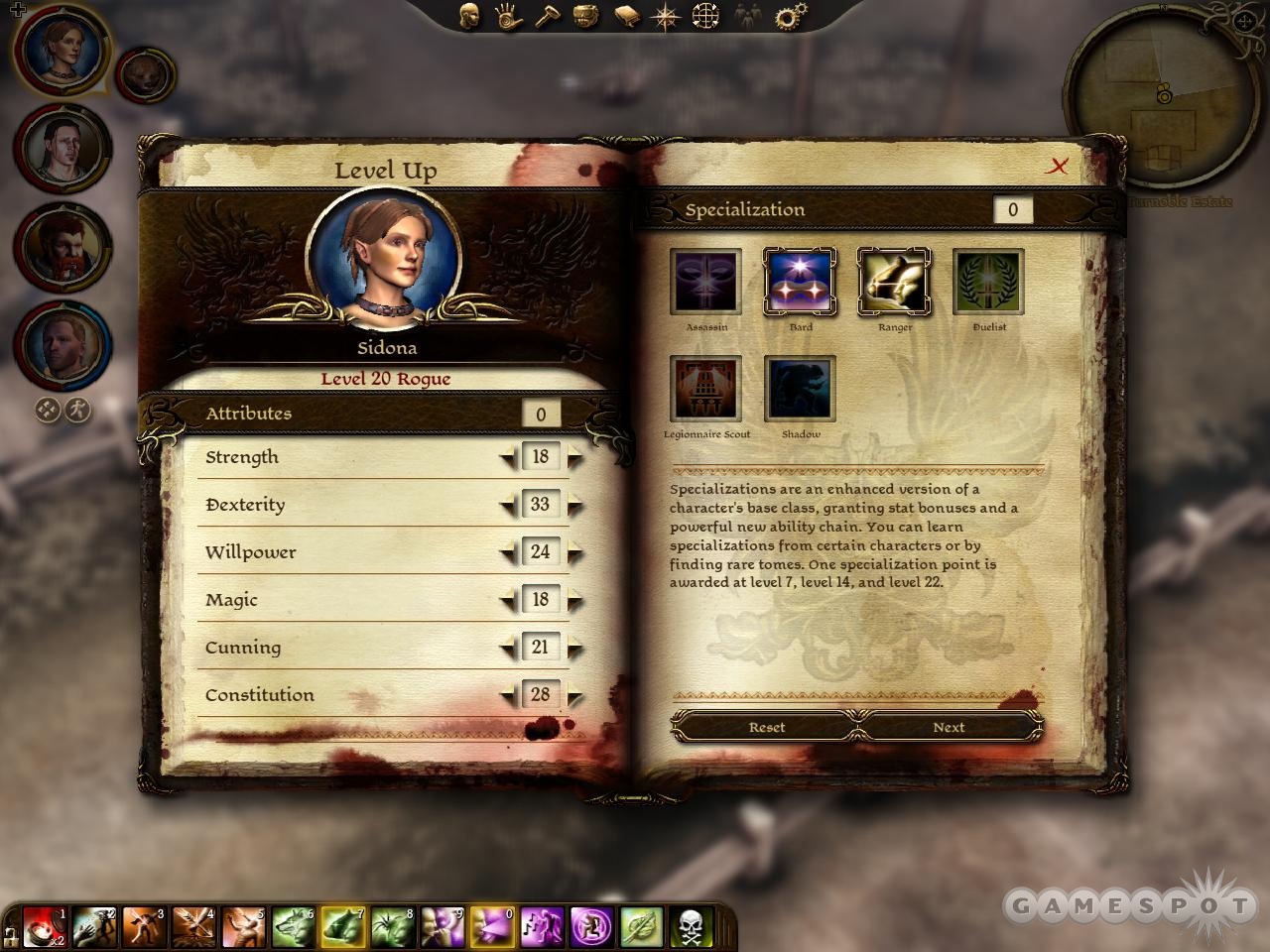Open the options gear icon
Image resolution: width=1270 pixels, height=952 pixels.
791,16
